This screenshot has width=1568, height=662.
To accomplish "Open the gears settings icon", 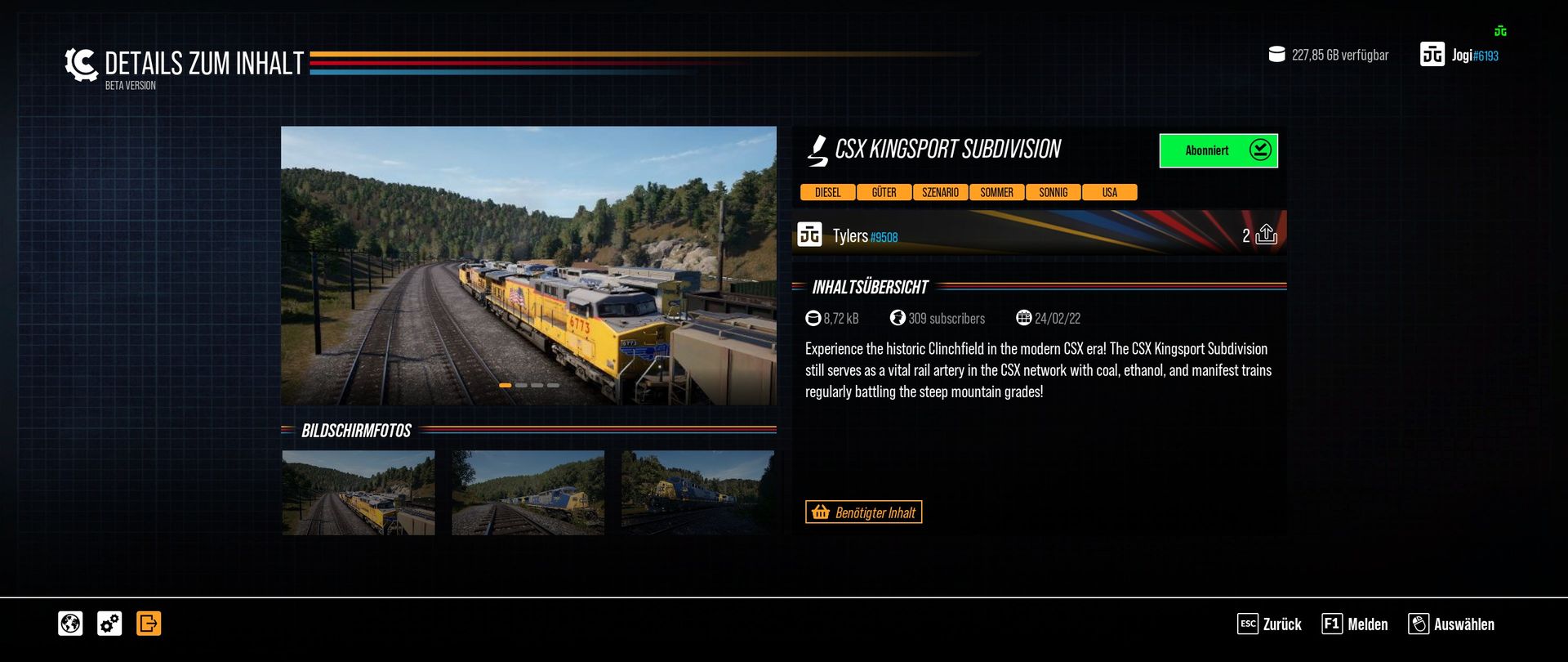I will pyautogui.click(x=109, y=624).
